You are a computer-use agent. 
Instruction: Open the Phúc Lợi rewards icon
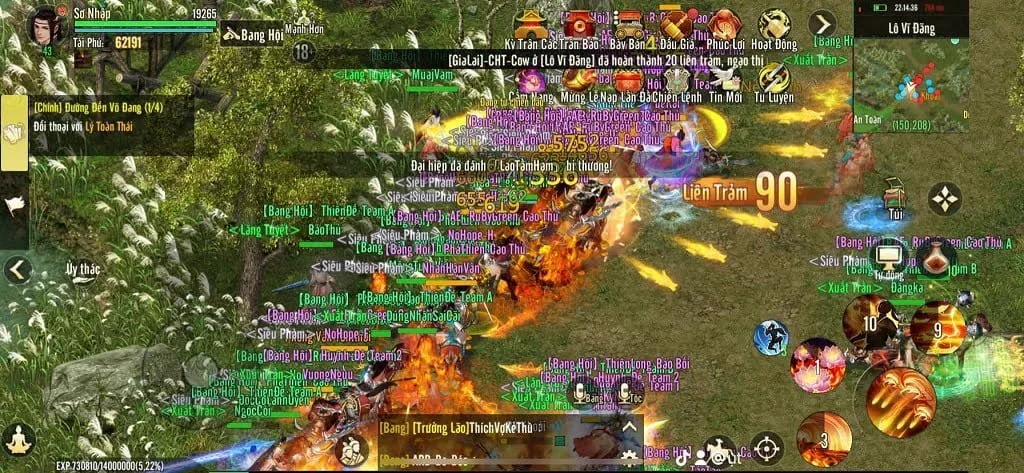[725, 25]
